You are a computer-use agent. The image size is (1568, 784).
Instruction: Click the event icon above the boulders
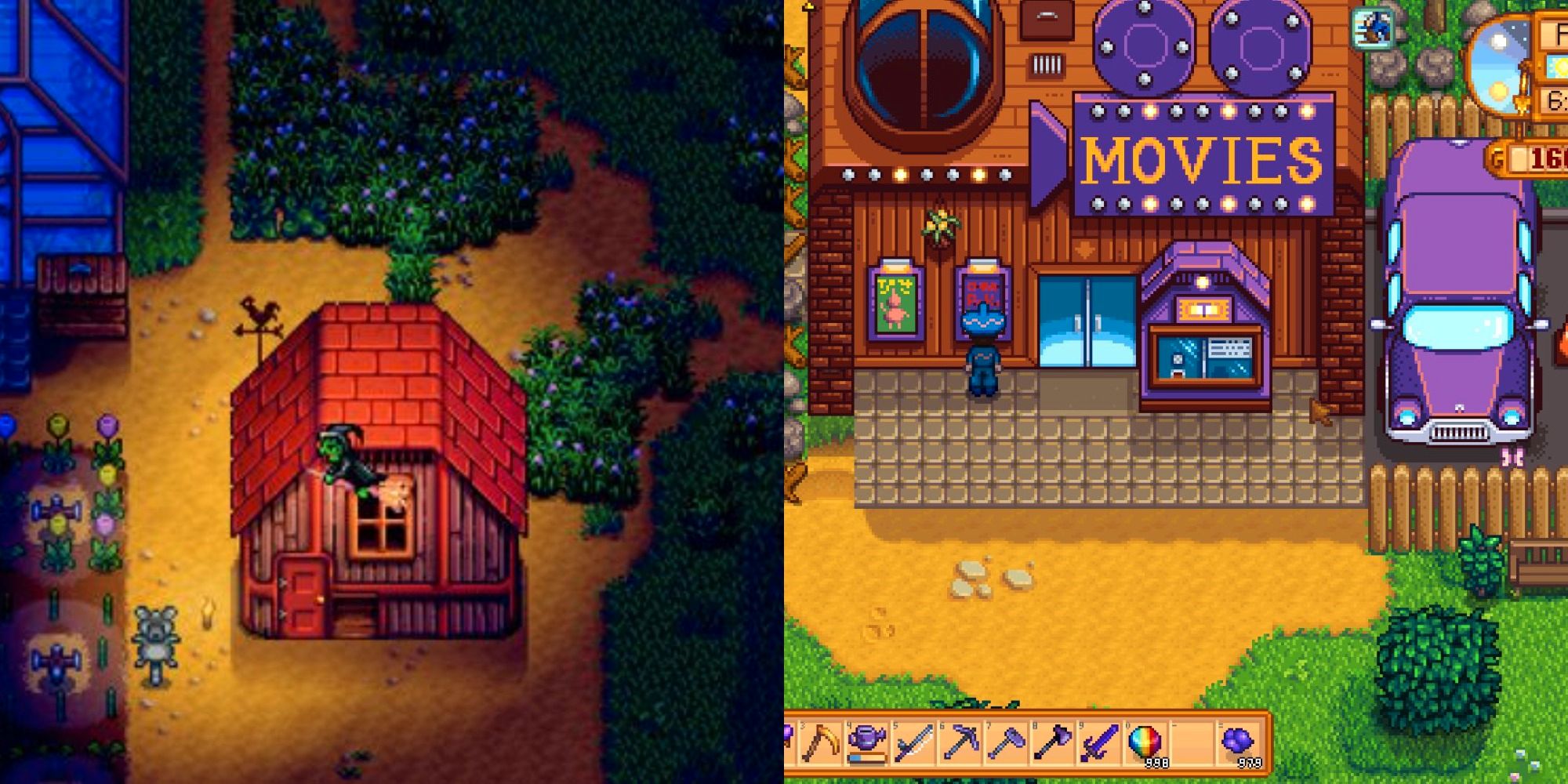point(1374,30)
